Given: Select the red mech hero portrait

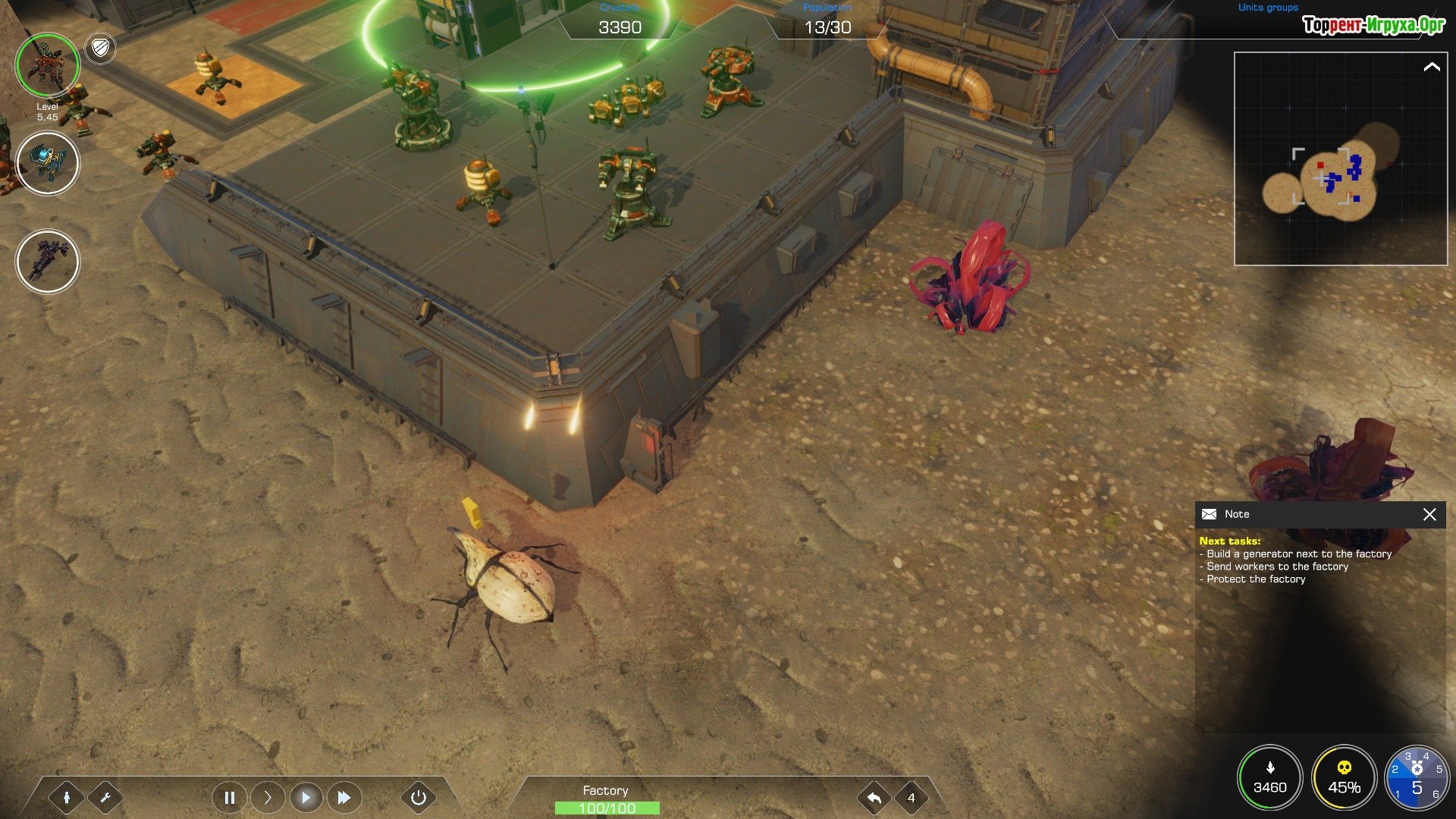Looking at the screenshot, I should click(47, 65).
